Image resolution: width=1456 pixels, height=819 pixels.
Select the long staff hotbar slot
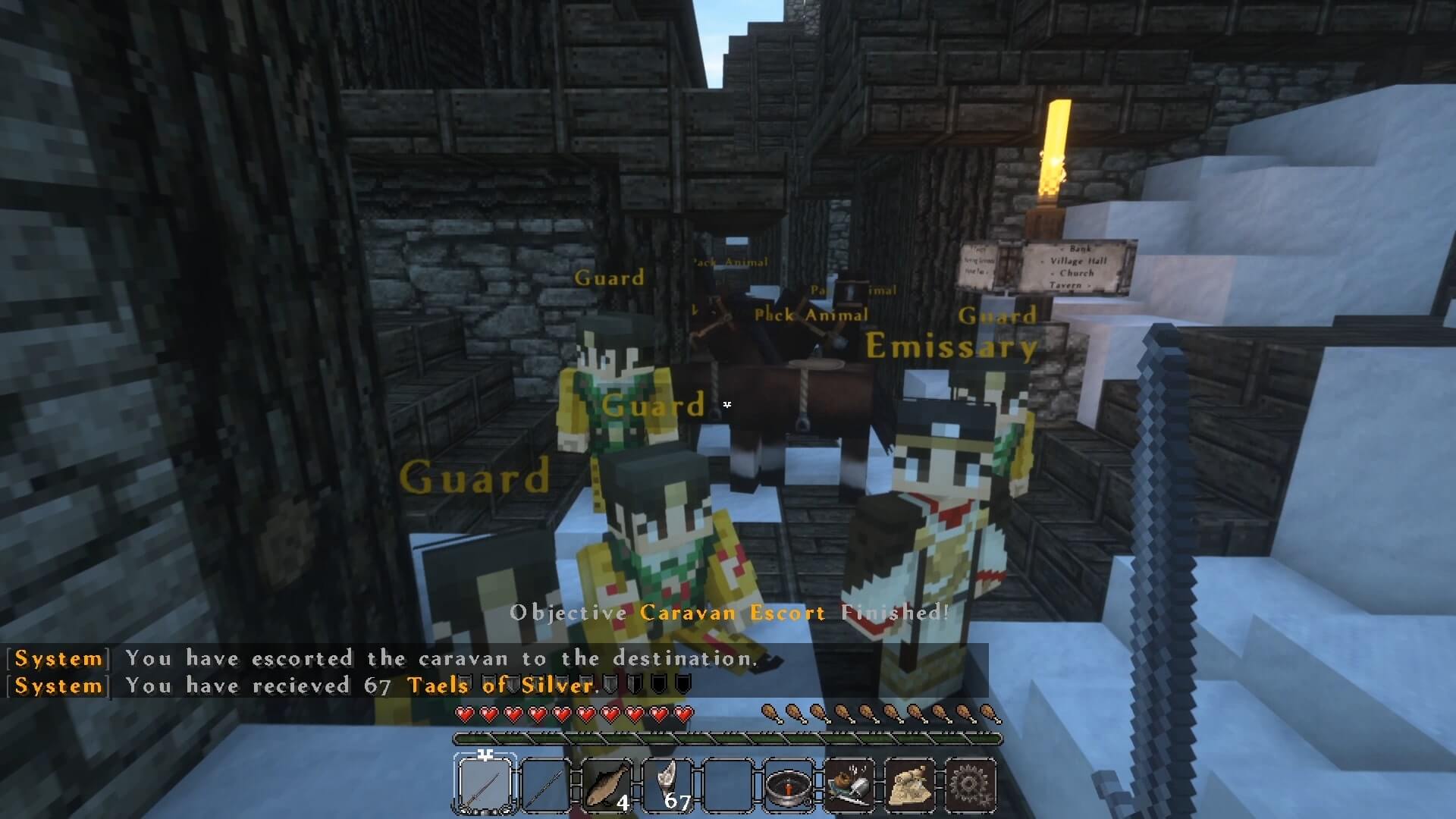[x=546, y=784]
